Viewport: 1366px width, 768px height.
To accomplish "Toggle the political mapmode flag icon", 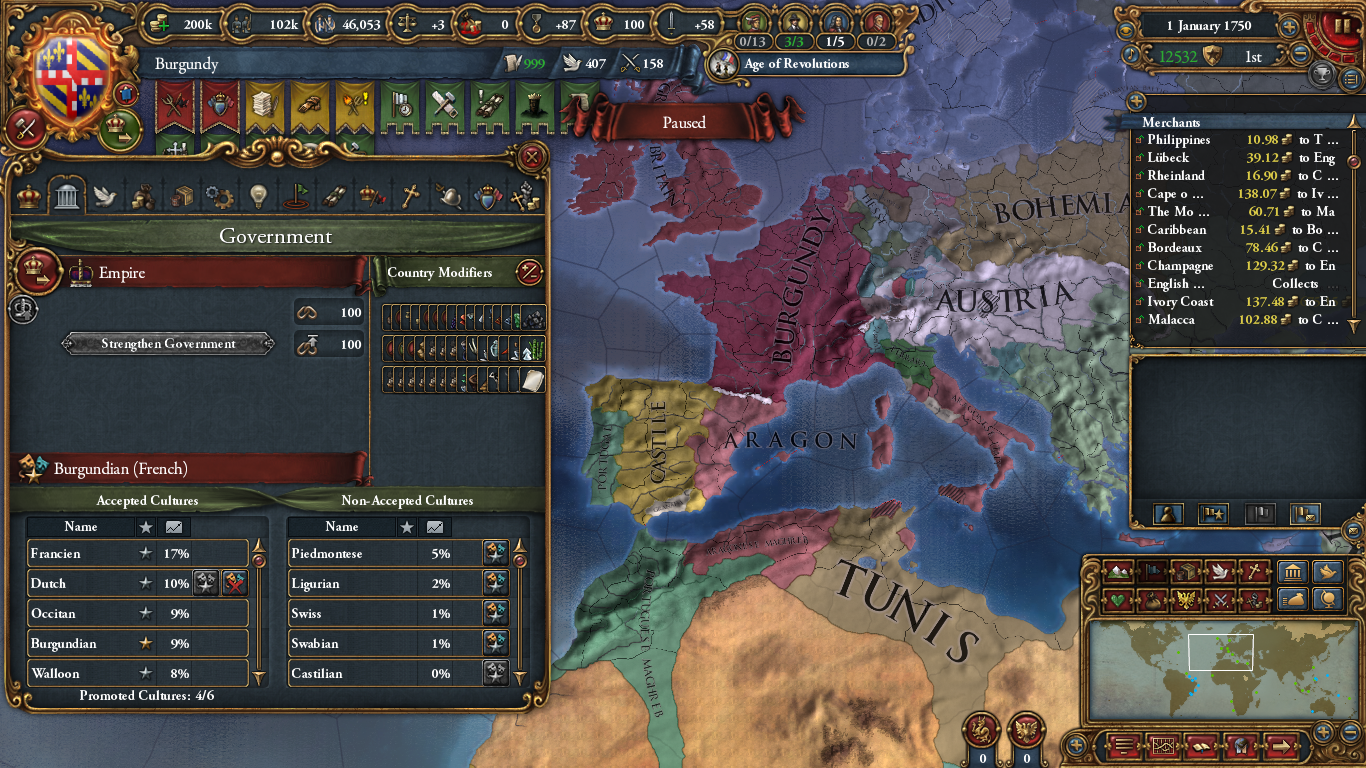I will tap(1152, 573).
